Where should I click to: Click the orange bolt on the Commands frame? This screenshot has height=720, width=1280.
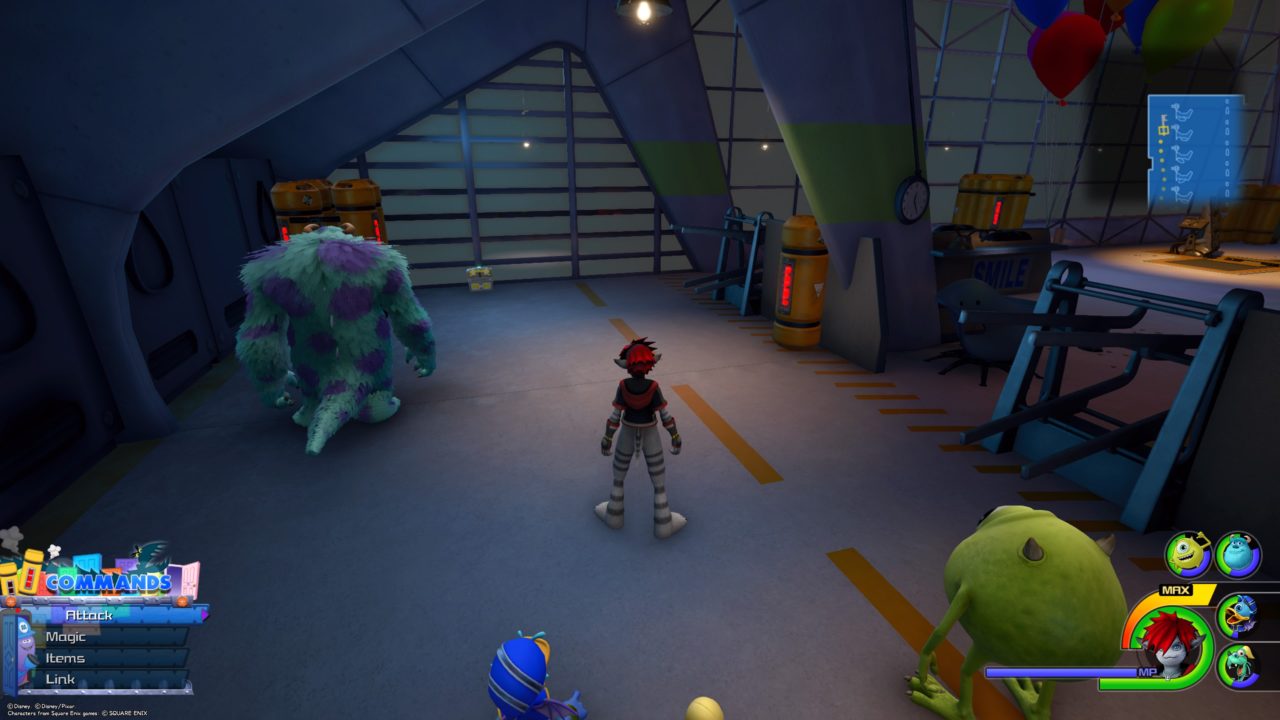[183, 601]
